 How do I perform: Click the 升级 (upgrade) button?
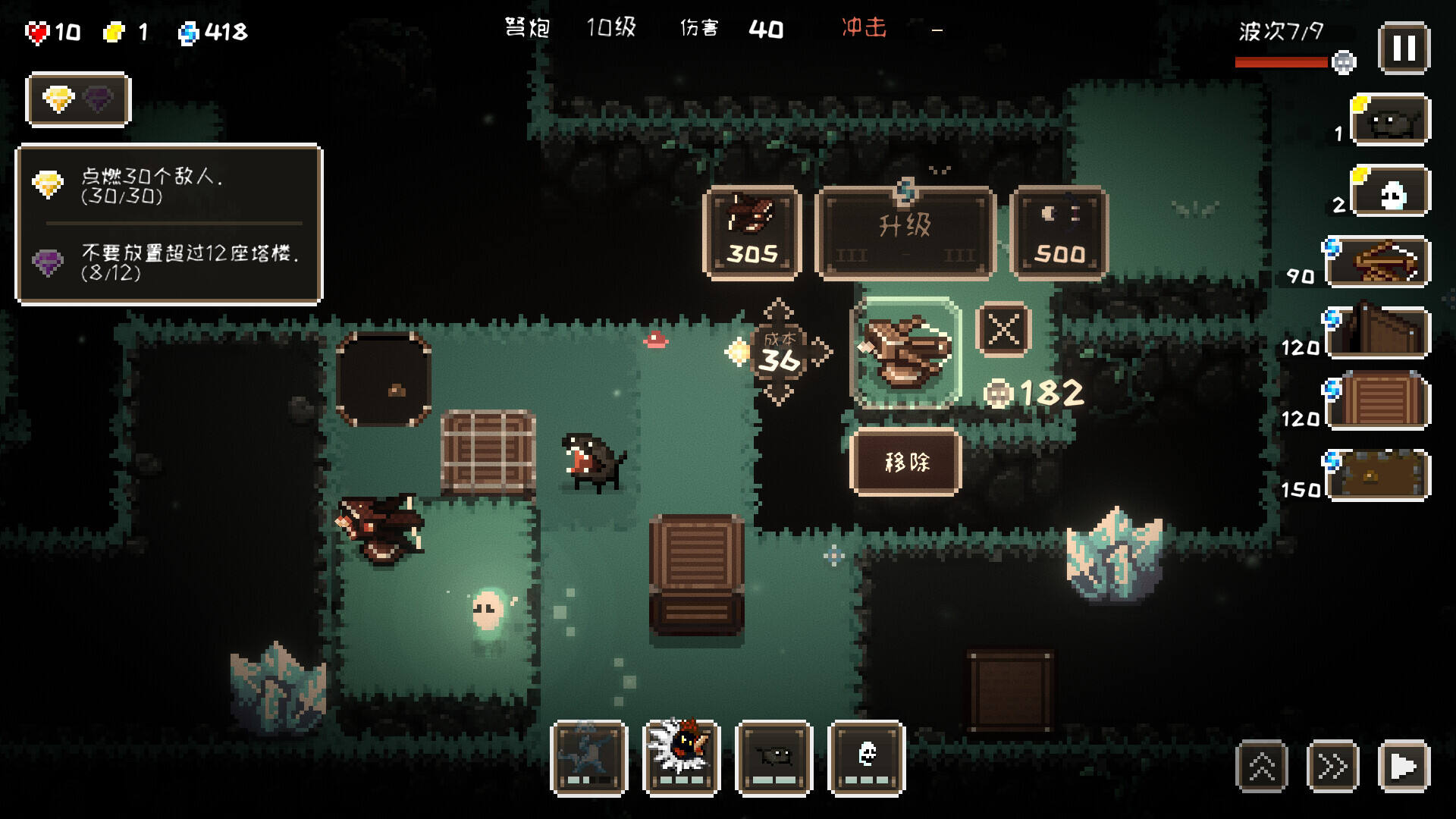905,233
